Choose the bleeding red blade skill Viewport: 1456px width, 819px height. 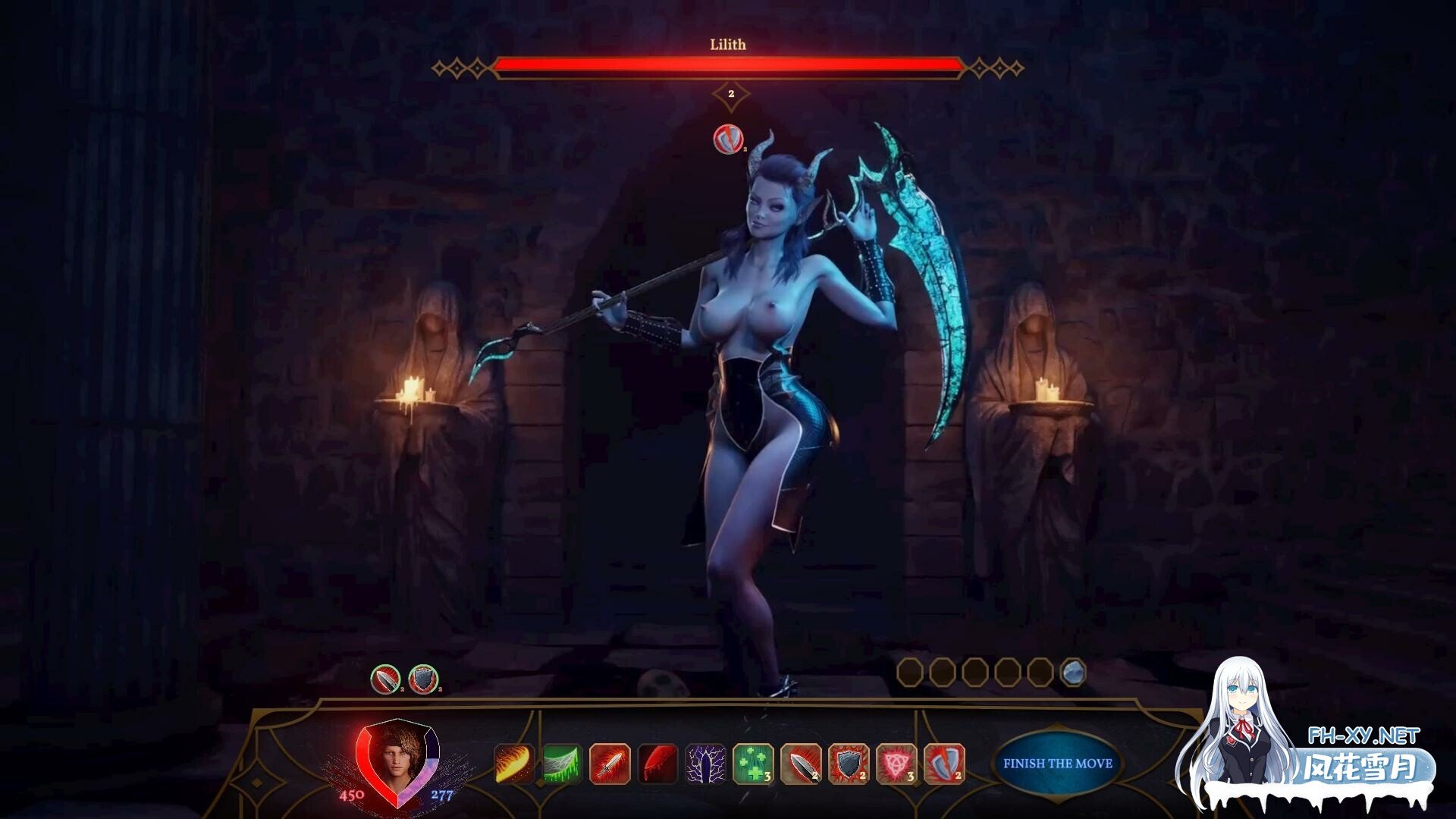pos(657,764)
